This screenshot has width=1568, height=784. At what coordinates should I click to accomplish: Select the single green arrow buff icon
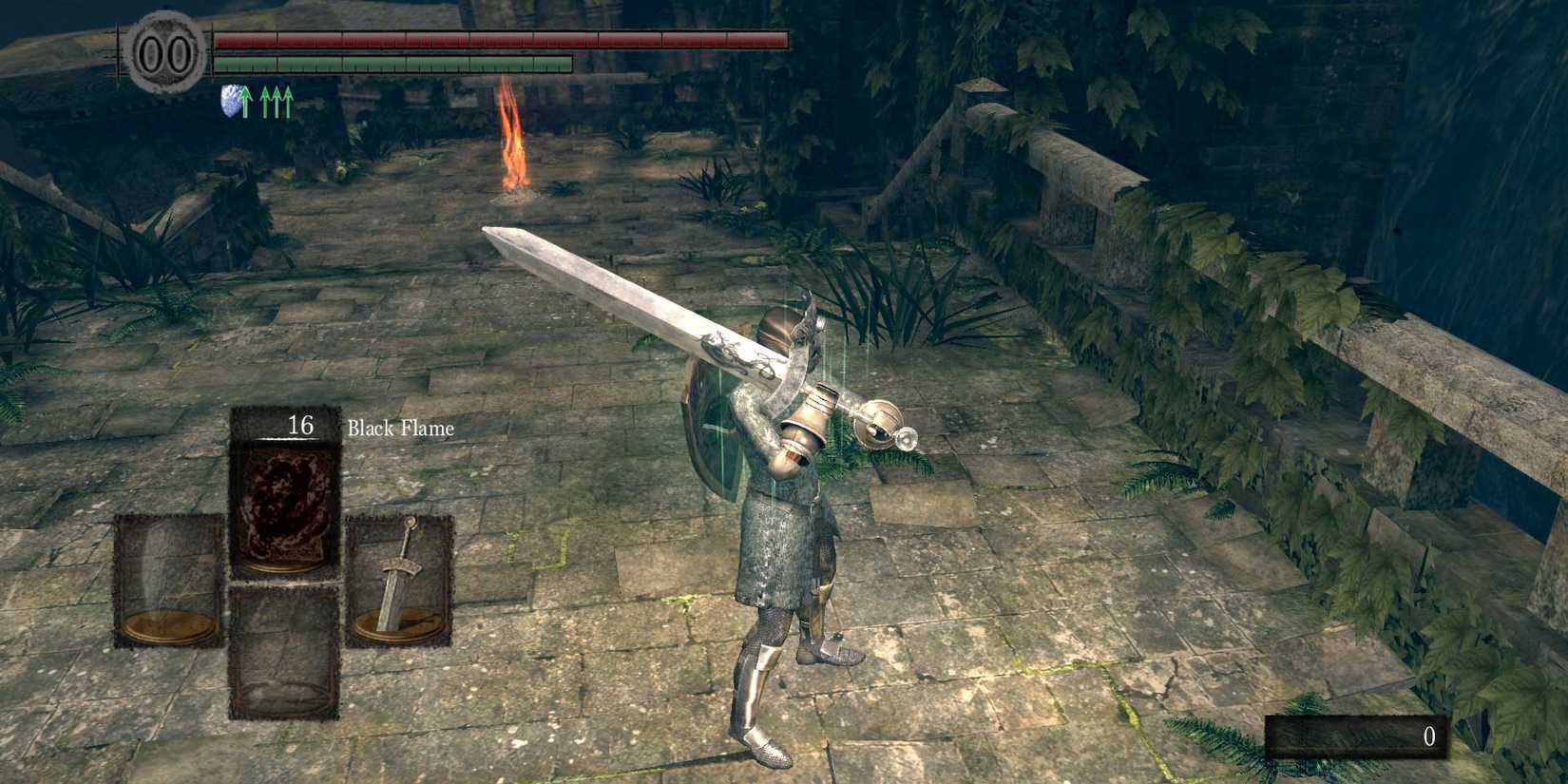coord(246,101)
